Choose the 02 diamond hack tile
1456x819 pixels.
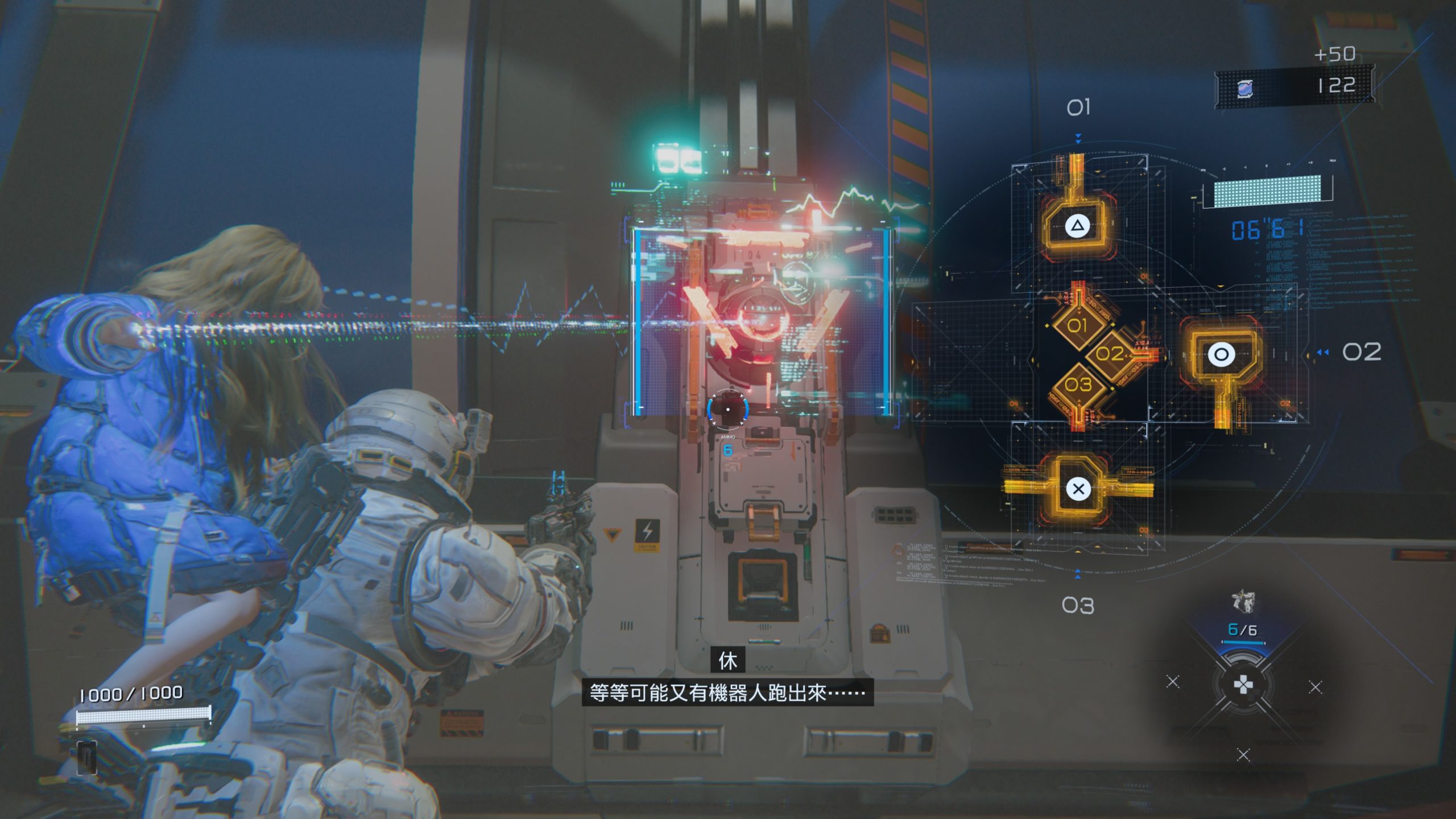pos(1109,354)
